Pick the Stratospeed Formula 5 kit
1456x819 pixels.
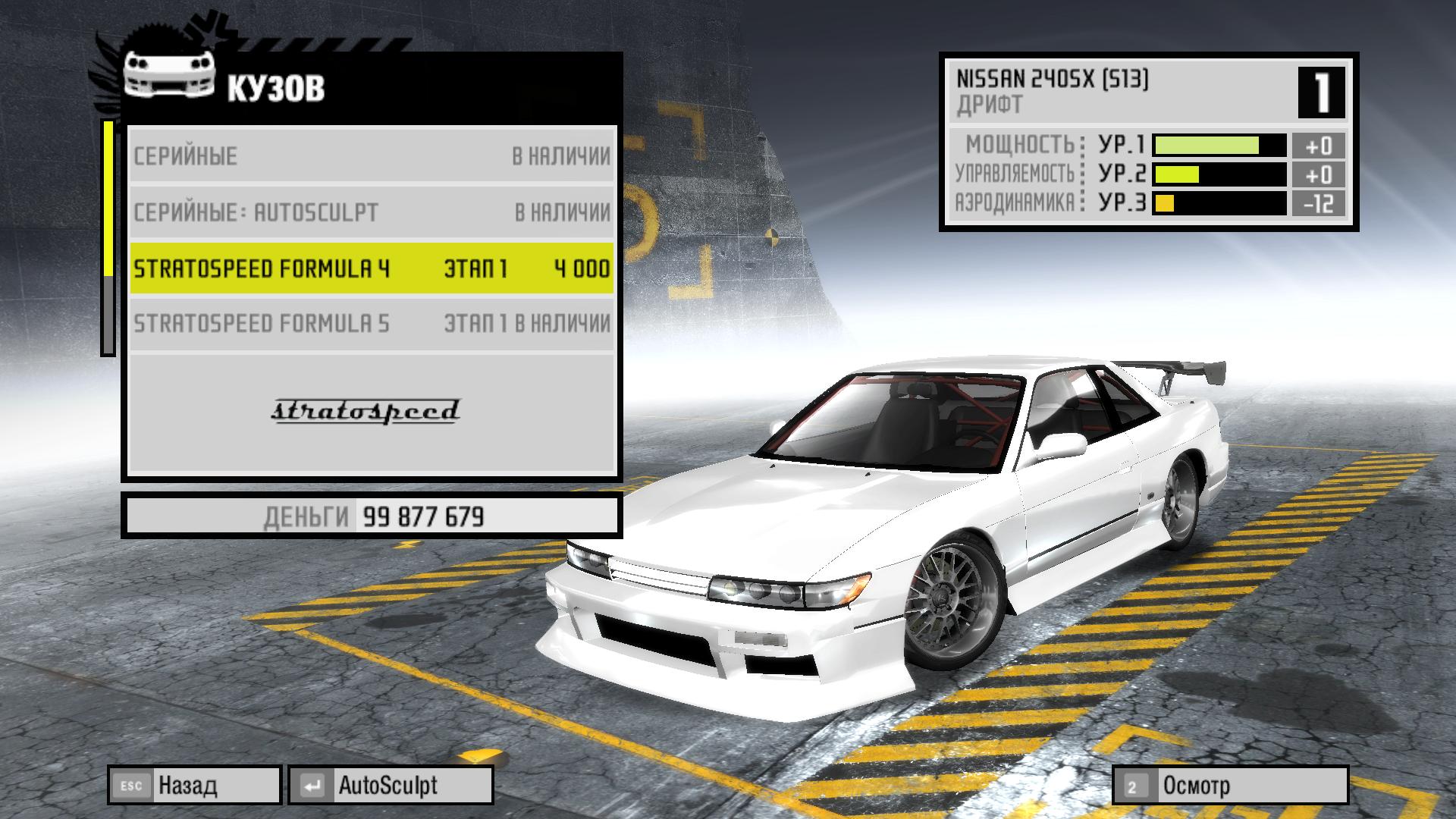click(x=372, y=324)
